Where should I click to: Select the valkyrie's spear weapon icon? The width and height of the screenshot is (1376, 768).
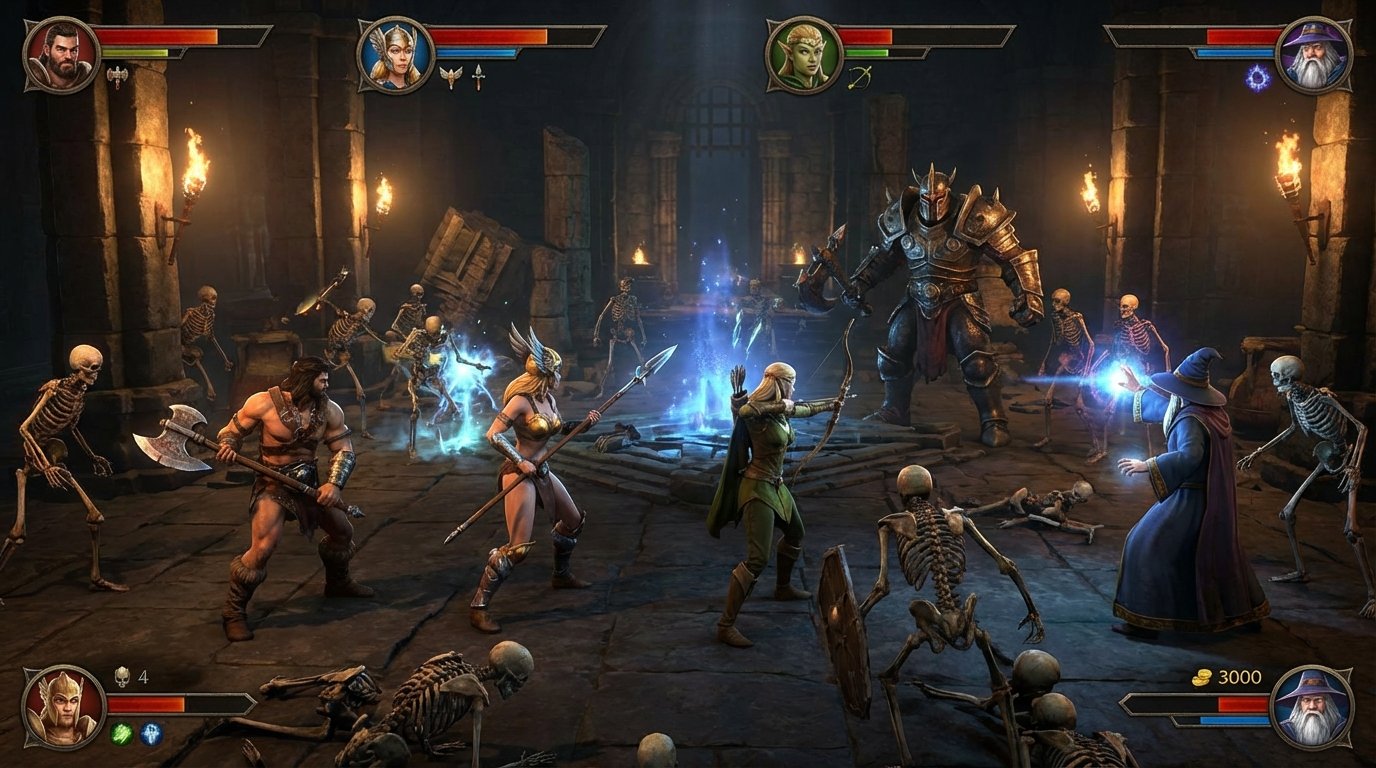[x=479, y=76]
